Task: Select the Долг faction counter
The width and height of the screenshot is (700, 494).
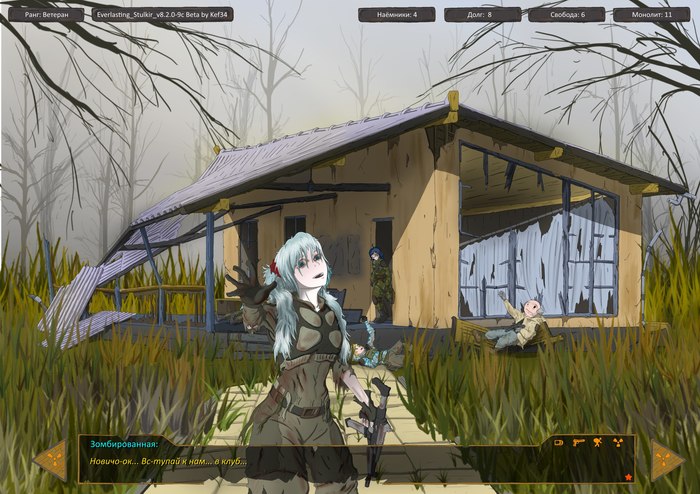Action: click(483, 15)
